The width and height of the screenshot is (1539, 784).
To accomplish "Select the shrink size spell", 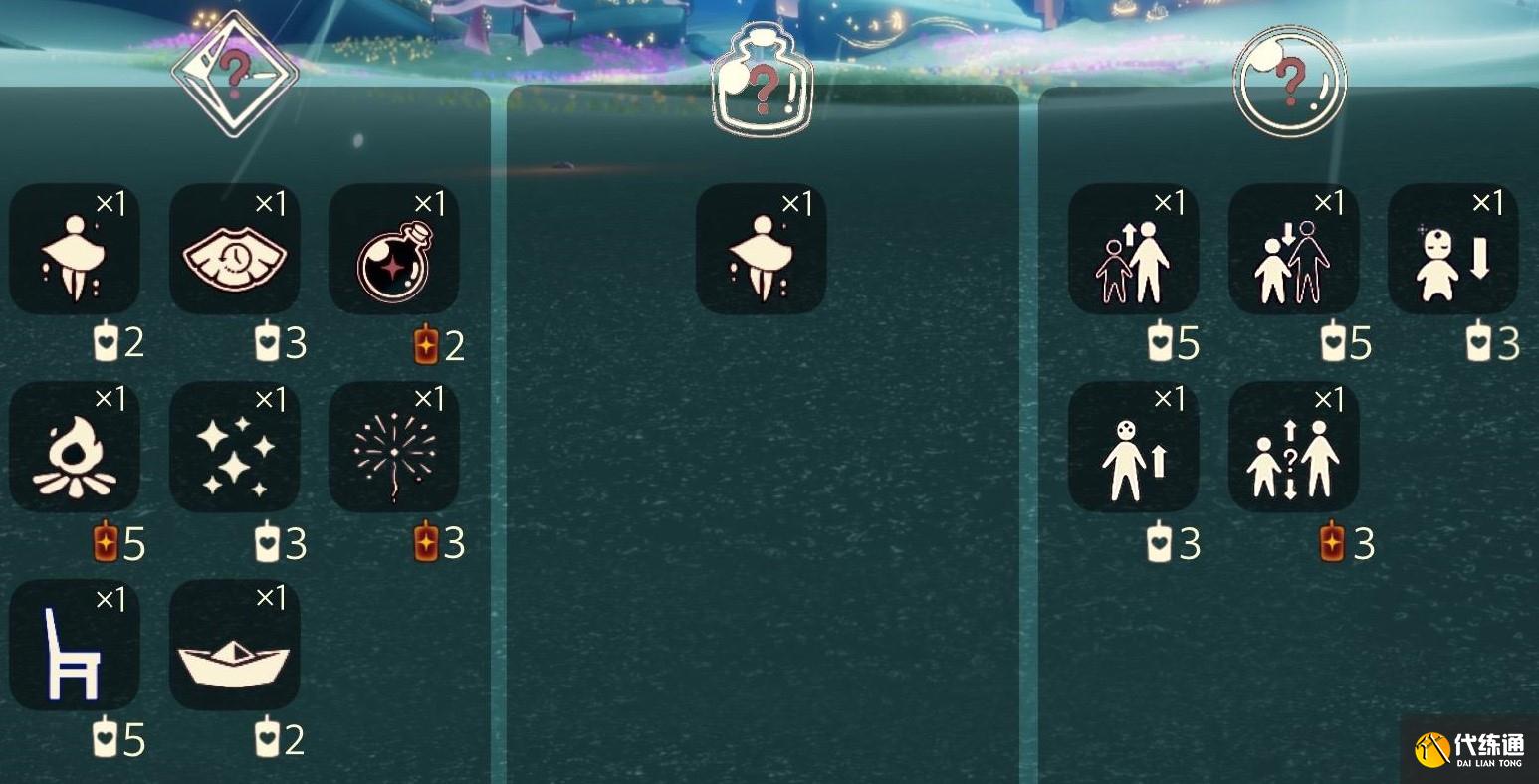I will coord(1292,249).
